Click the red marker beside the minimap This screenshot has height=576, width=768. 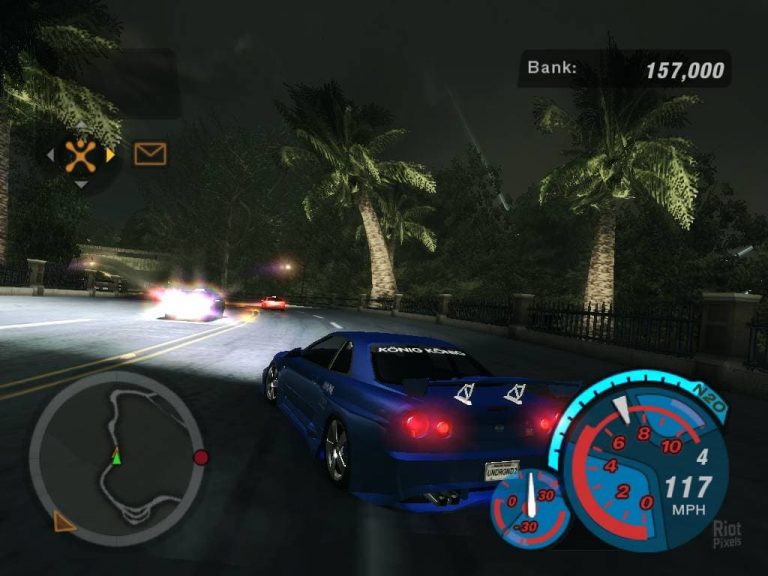(x=200, y=457)
